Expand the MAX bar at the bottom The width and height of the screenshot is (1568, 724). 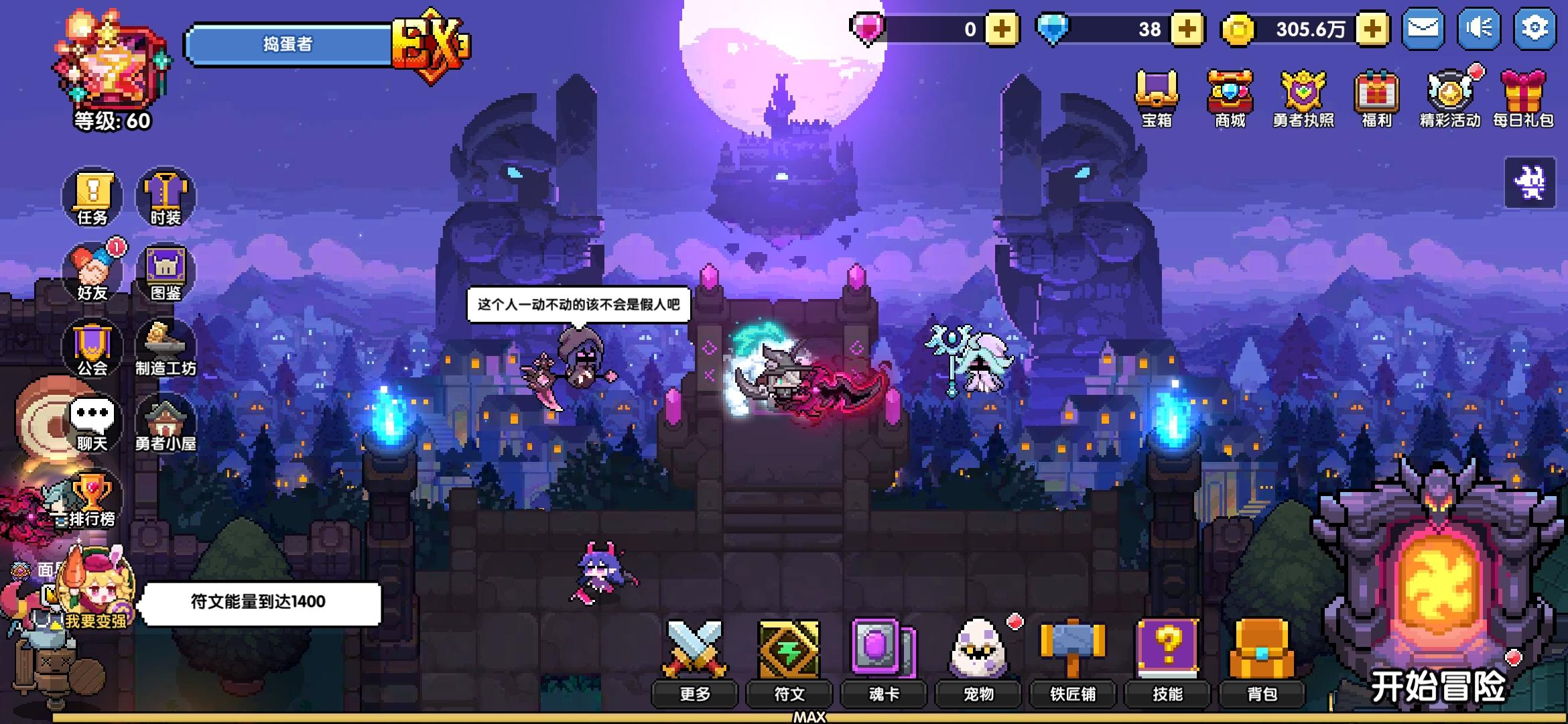coord(811,717)
